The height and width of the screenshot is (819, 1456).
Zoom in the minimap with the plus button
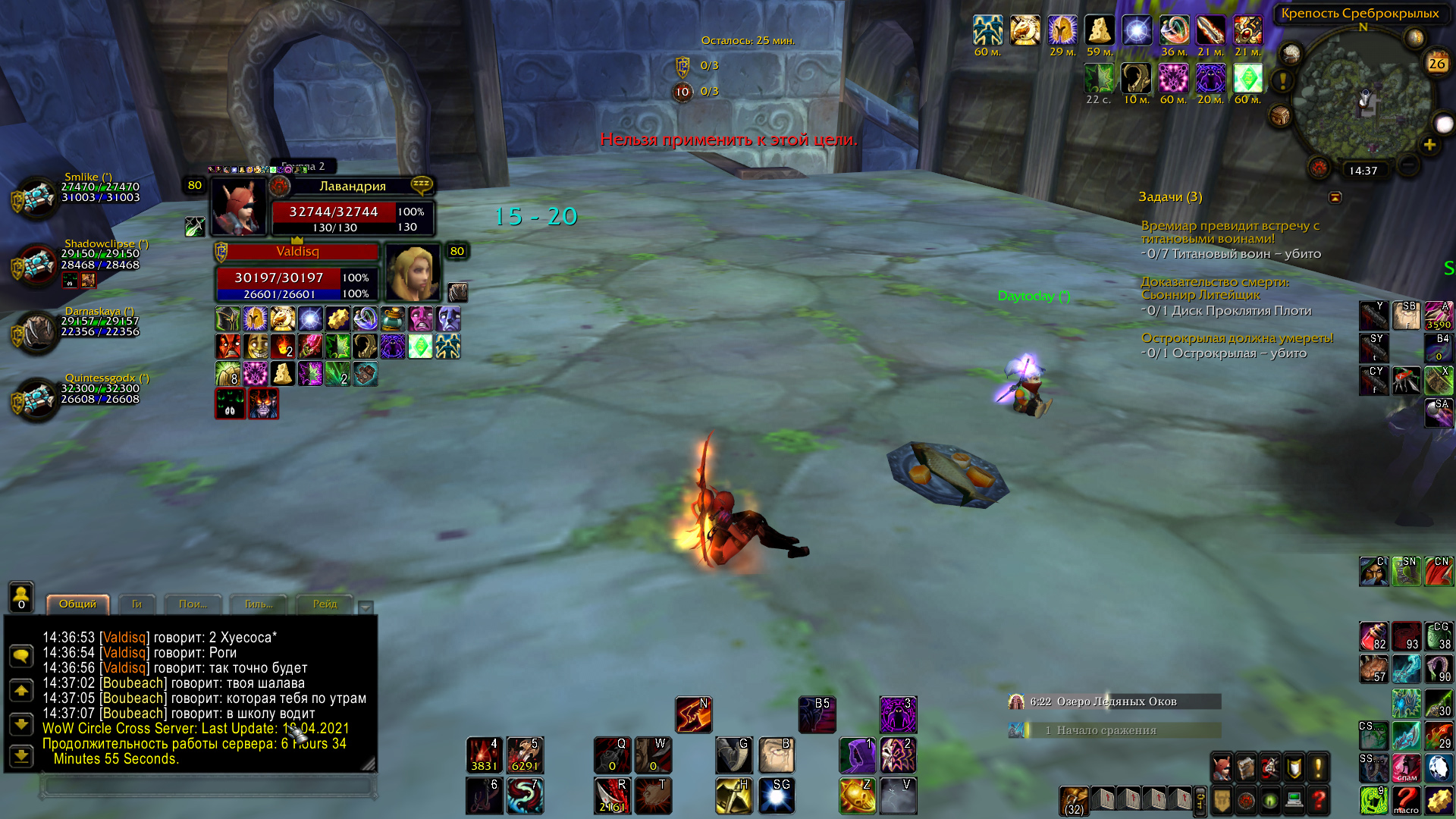[1429, 145]
